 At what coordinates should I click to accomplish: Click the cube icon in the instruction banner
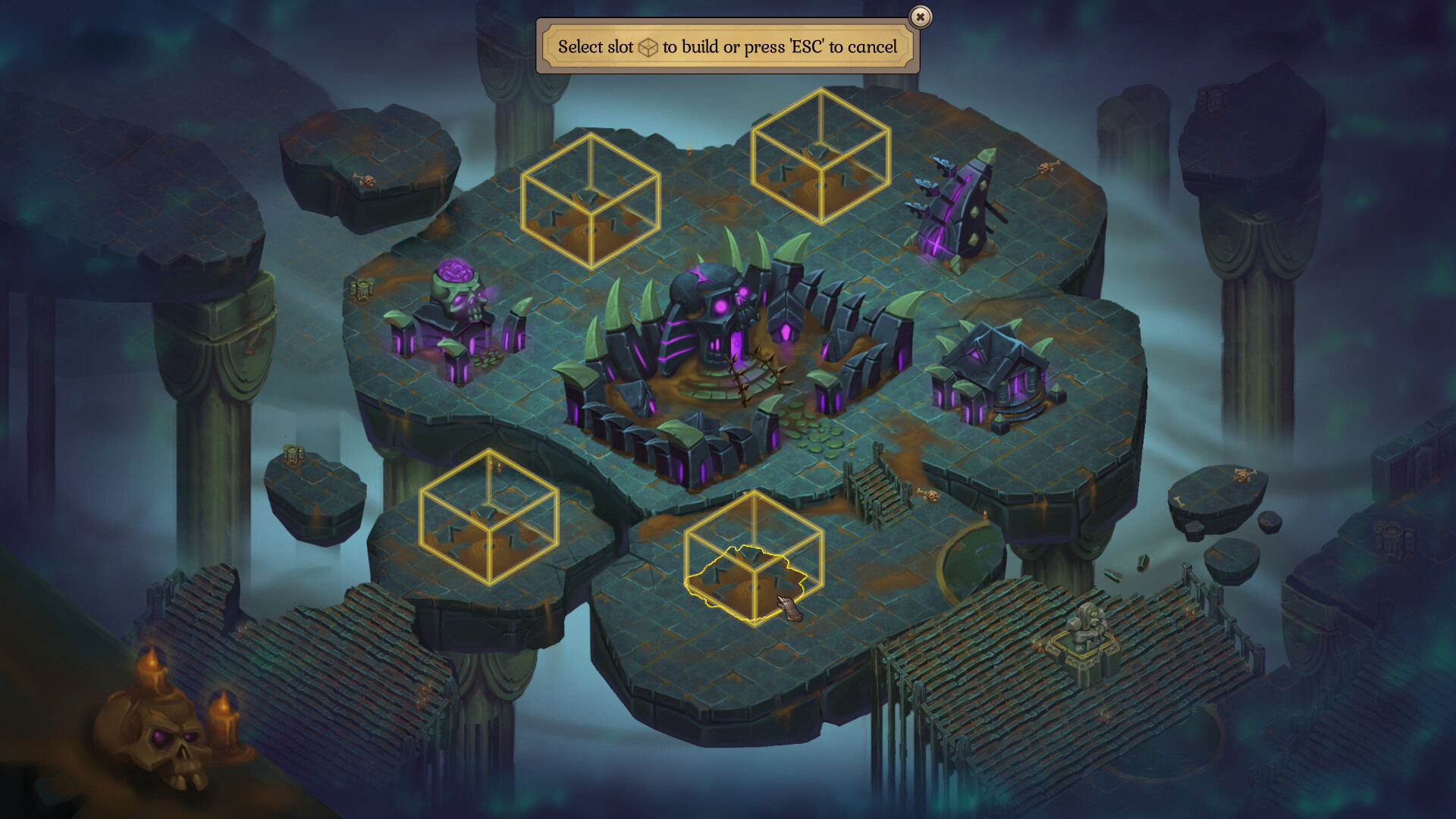[647, 46]
